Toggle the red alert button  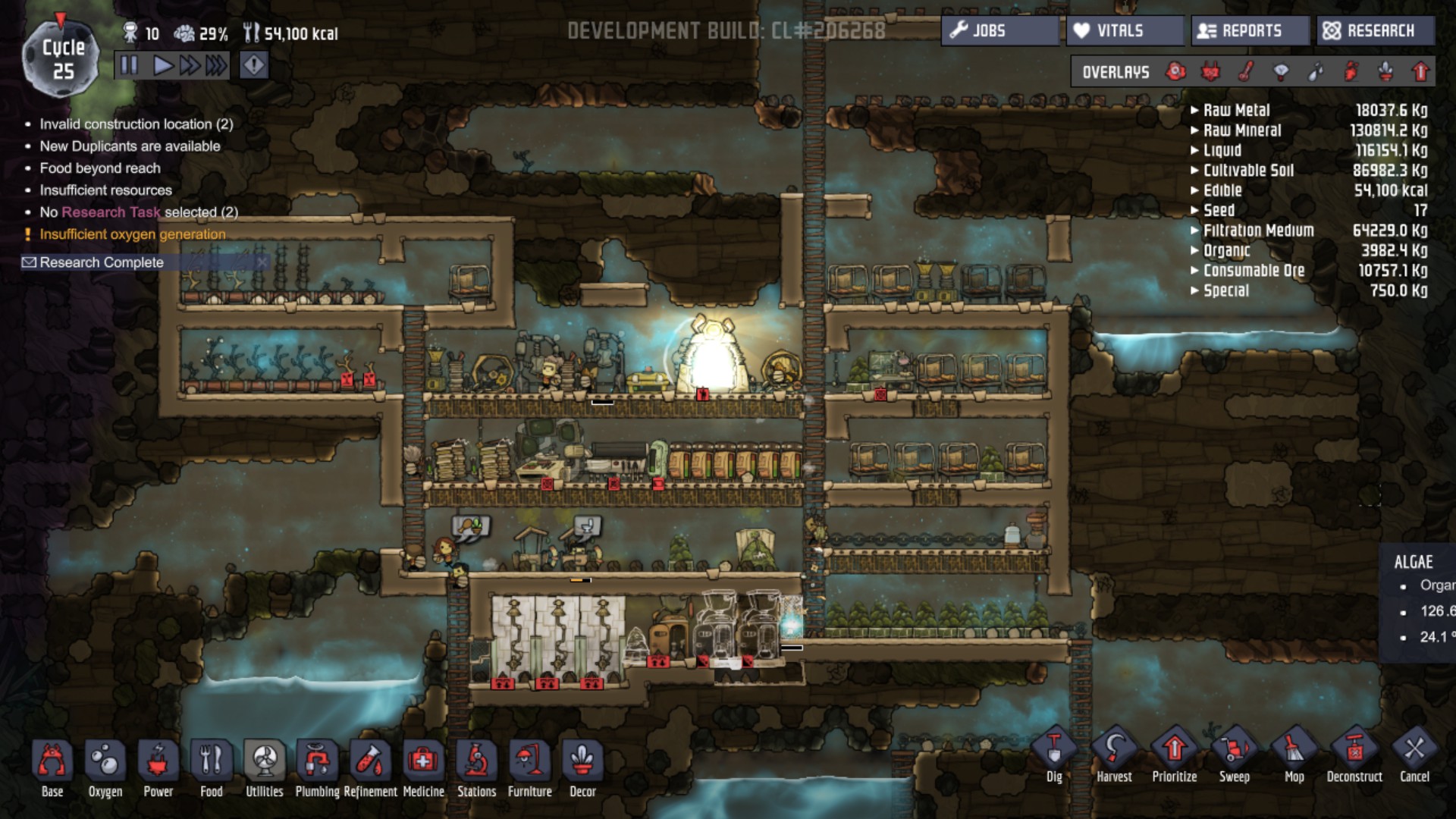click(x=253, y=66)
